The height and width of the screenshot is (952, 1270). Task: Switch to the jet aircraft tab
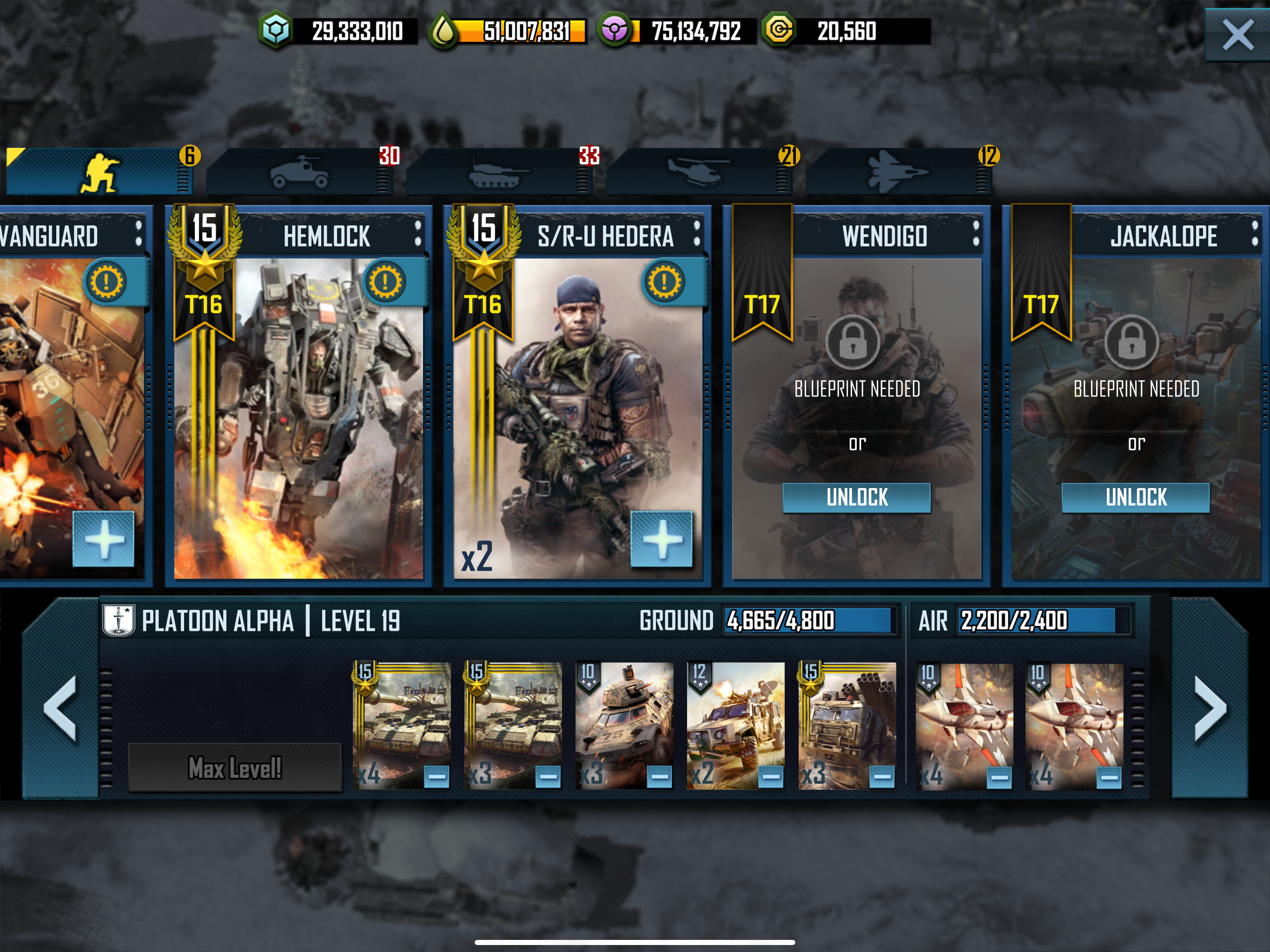click(x=898, y=172)
